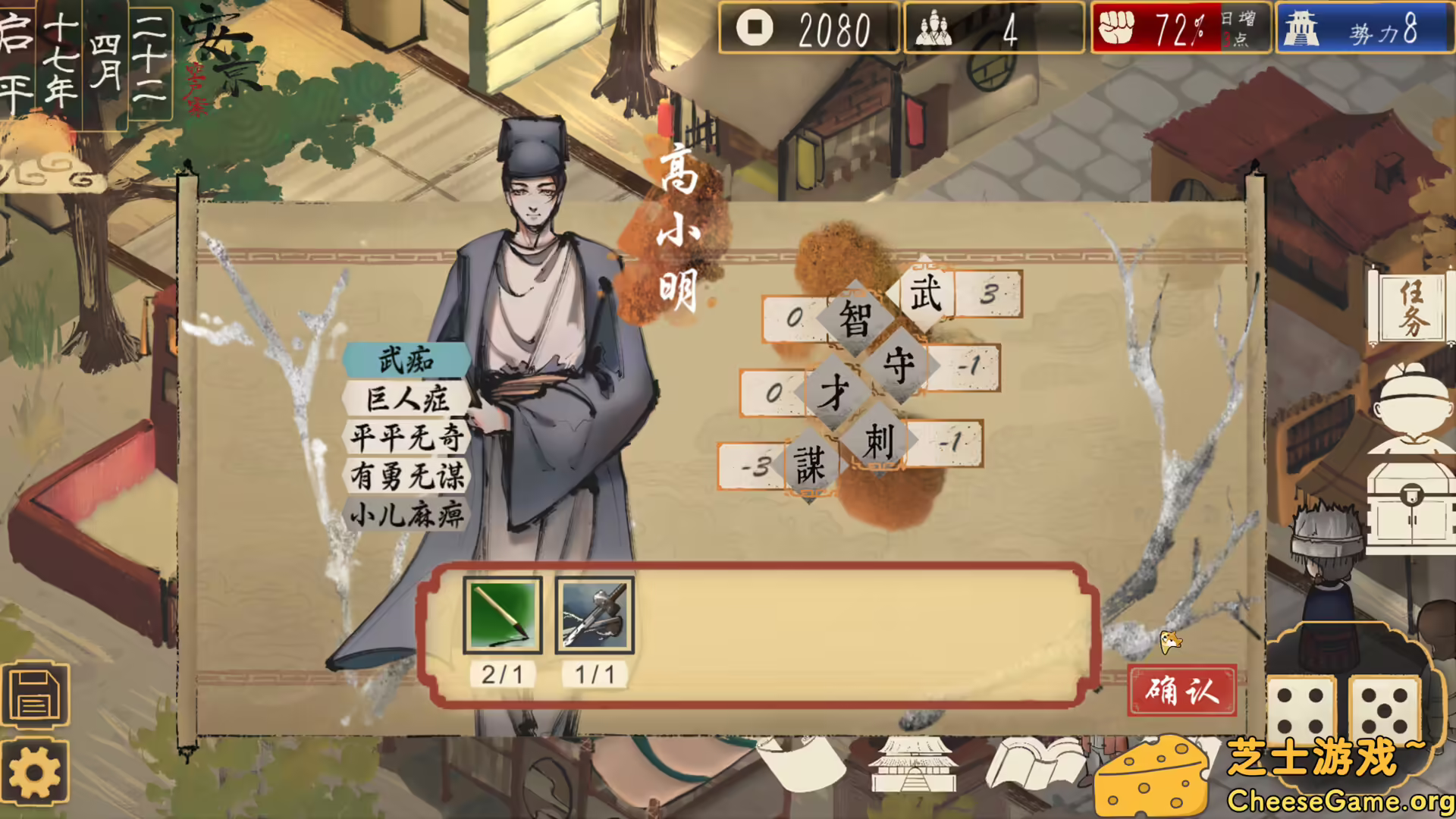Select the 有勇无谋 trait entry
Viewport: 1456px width, 819px height.
point(407,475)
